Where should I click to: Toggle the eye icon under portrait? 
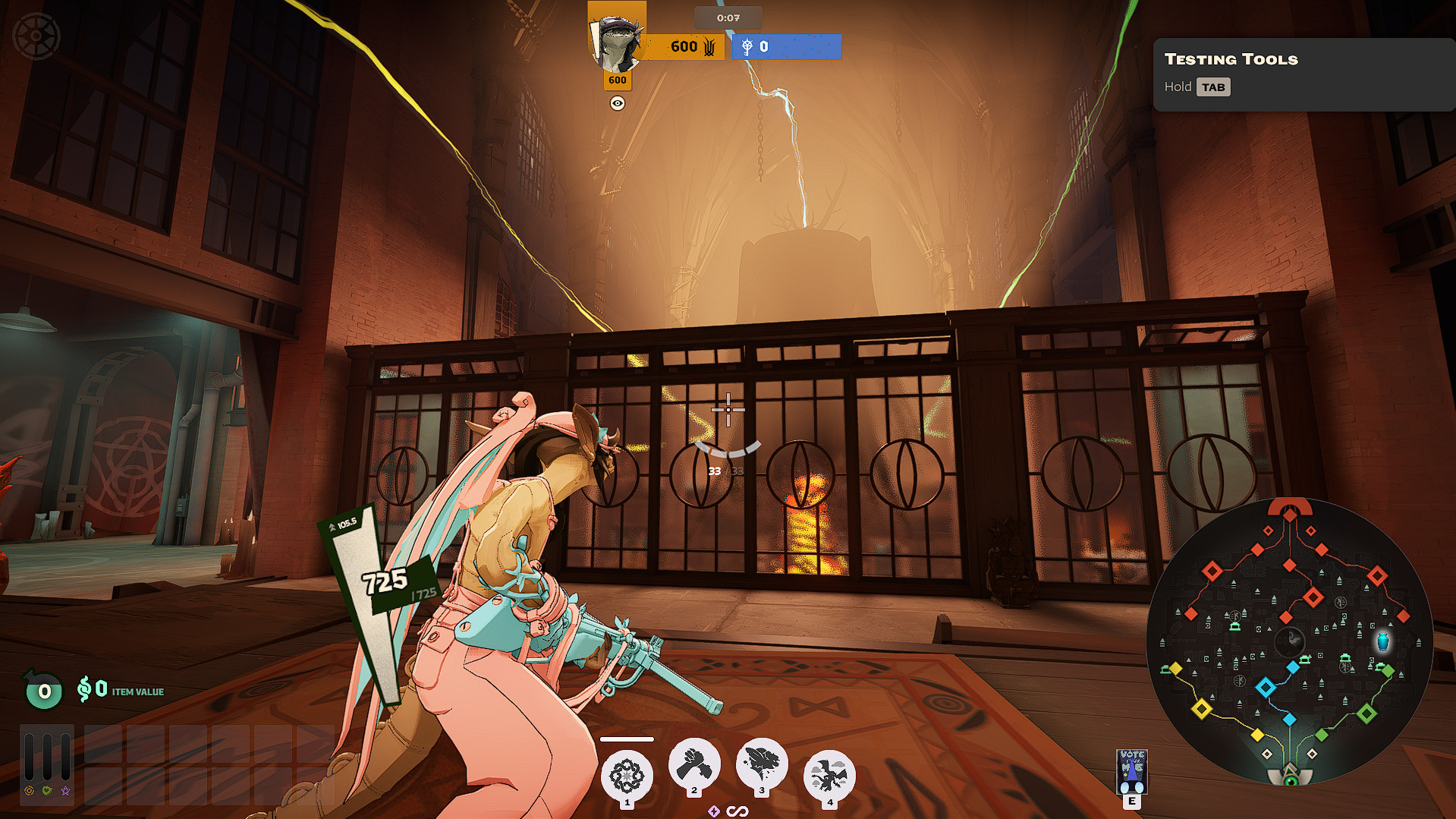(618, 103)
